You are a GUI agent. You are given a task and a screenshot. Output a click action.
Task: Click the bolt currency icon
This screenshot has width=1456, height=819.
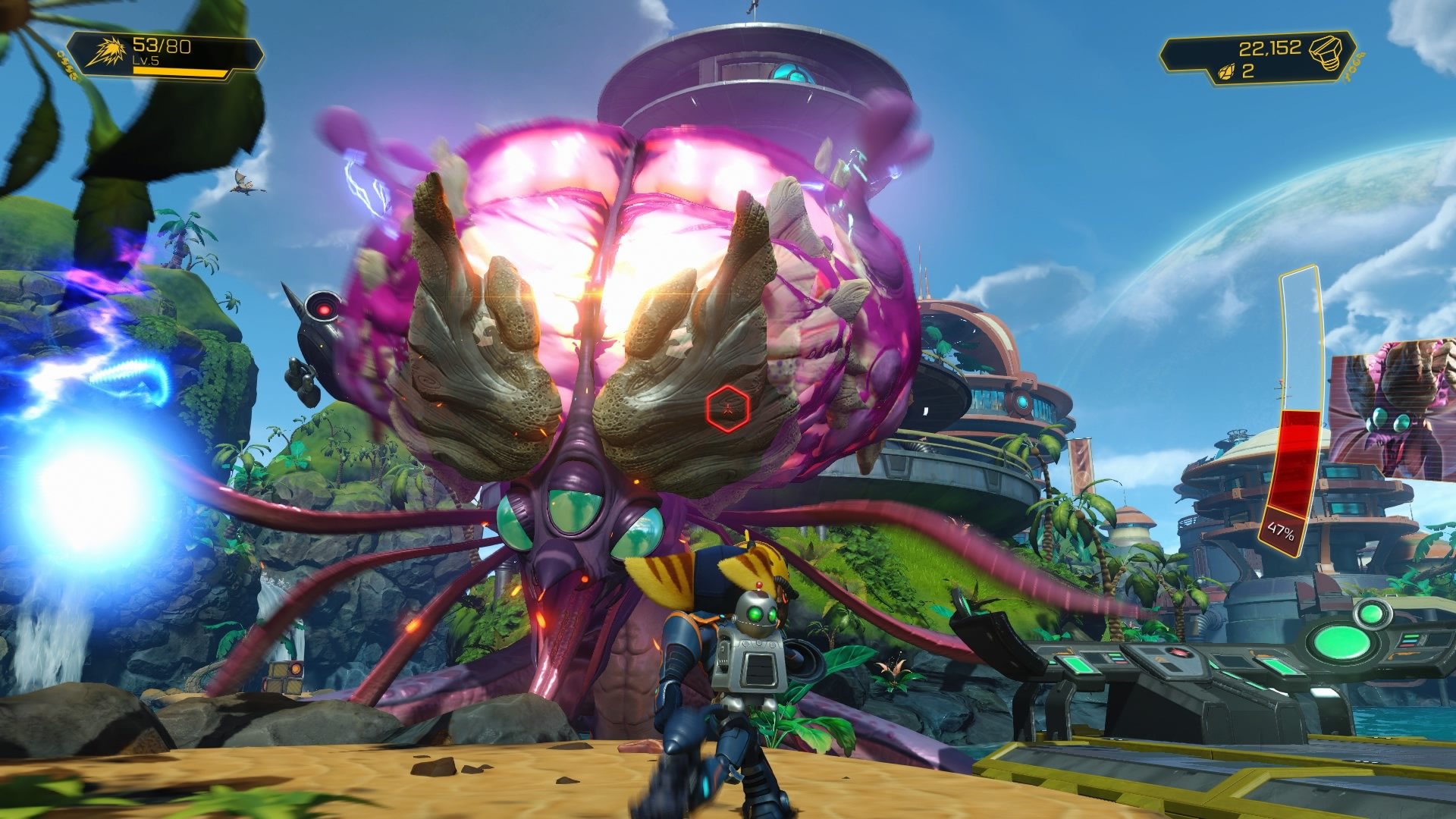1325,52
